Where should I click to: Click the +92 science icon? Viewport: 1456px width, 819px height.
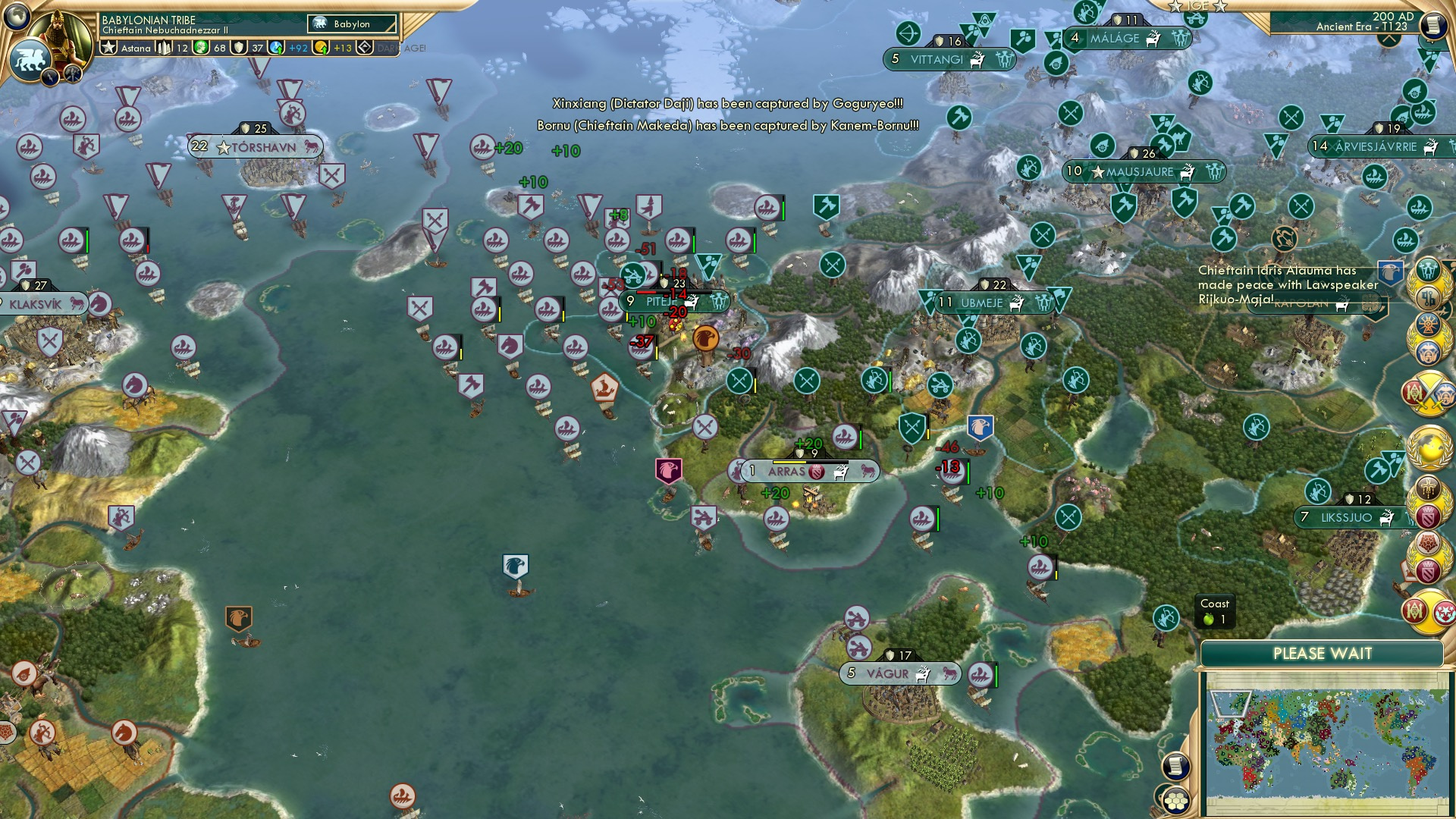[275, 47]
